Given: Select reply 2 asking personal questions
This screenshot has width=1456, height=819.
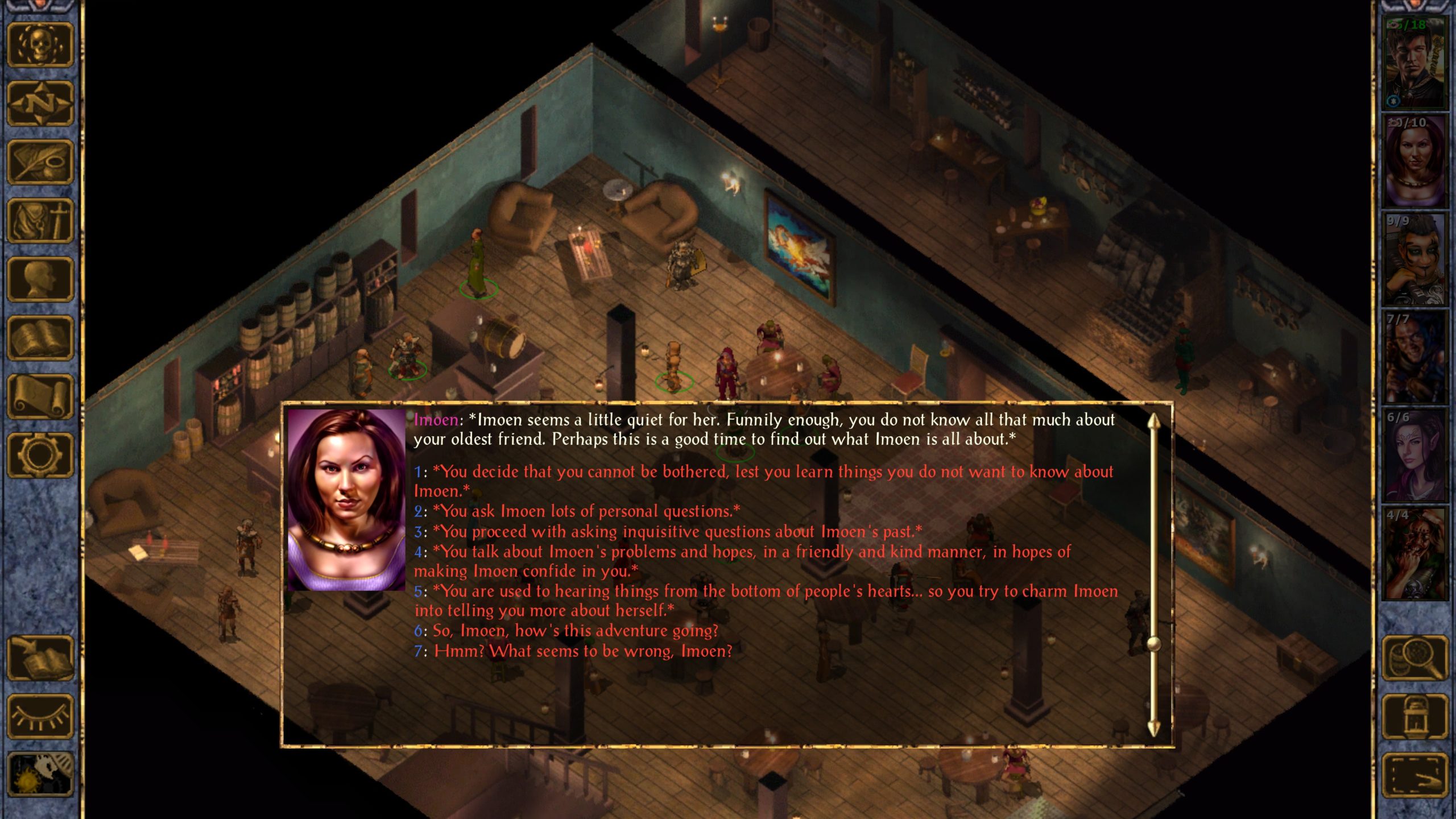Looking at the screenshot, I should [586, 511].
